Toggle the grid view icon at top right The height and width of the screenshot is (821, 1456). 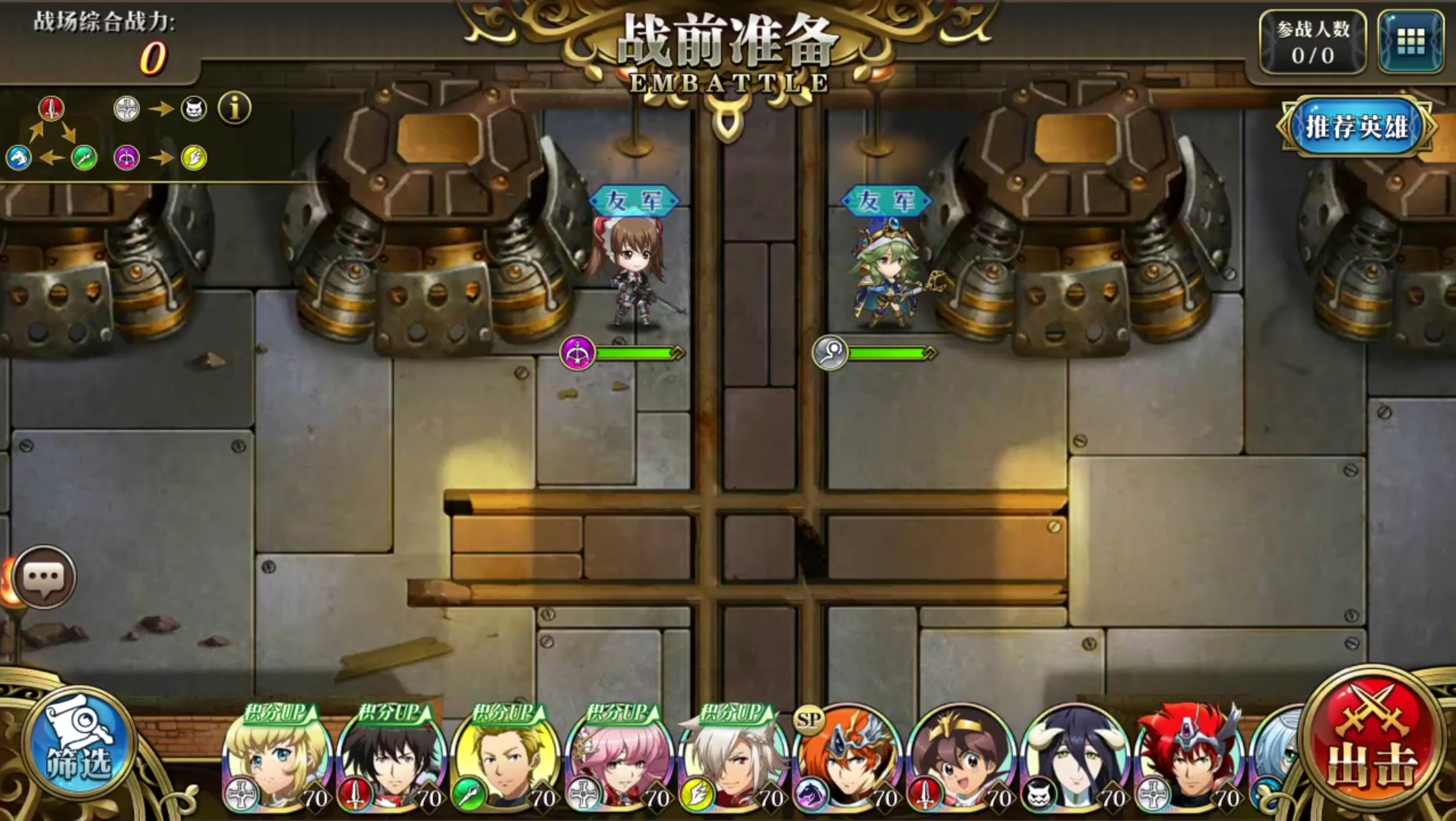(1410, 42)
